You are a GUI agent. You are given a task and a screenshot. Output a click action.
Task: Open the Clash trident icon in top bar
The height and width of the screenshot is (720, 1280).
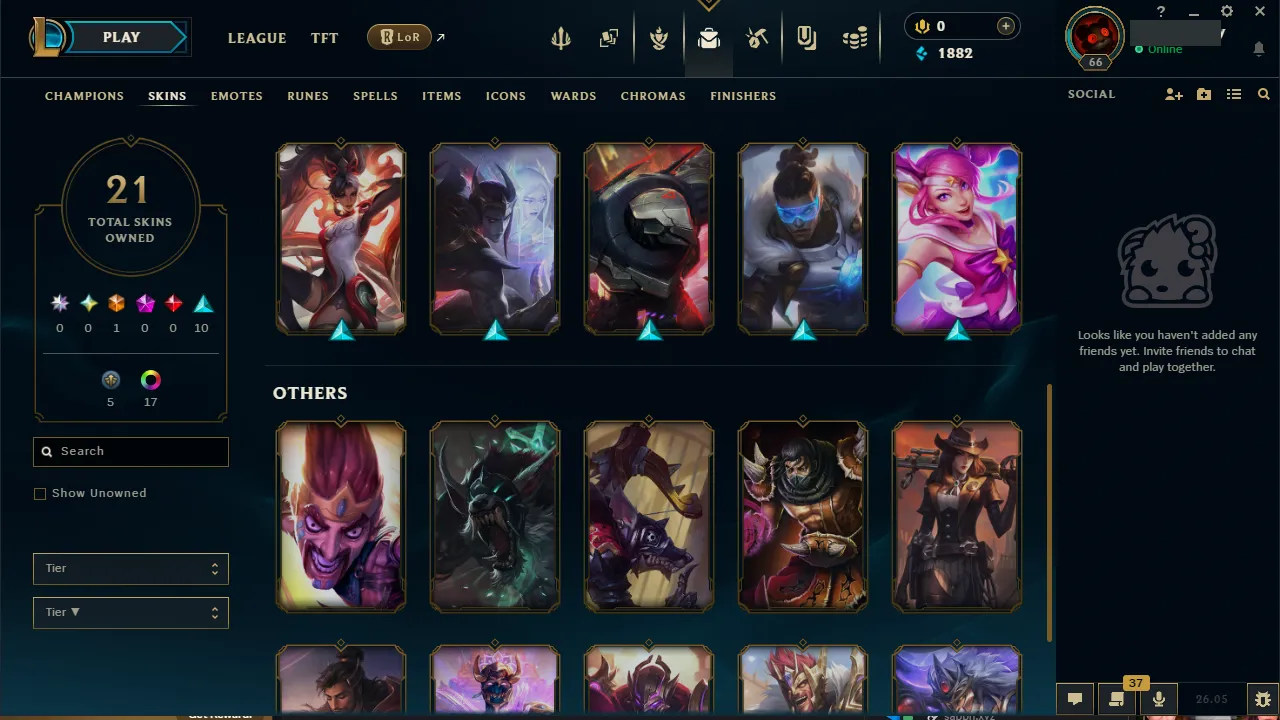(x=560, y=37)
